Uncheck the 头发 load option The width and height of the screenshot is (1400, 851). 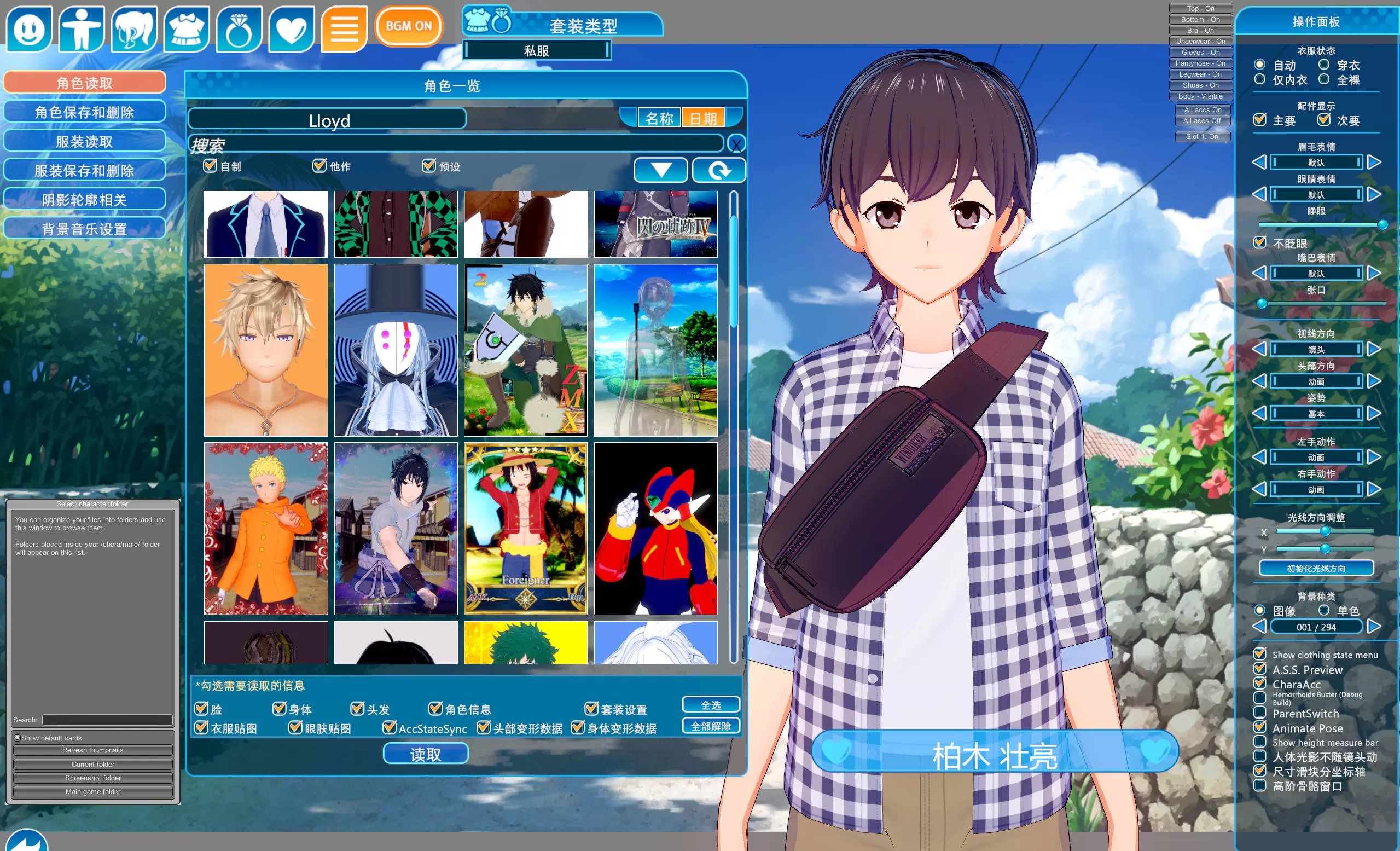tap(357, 708)
